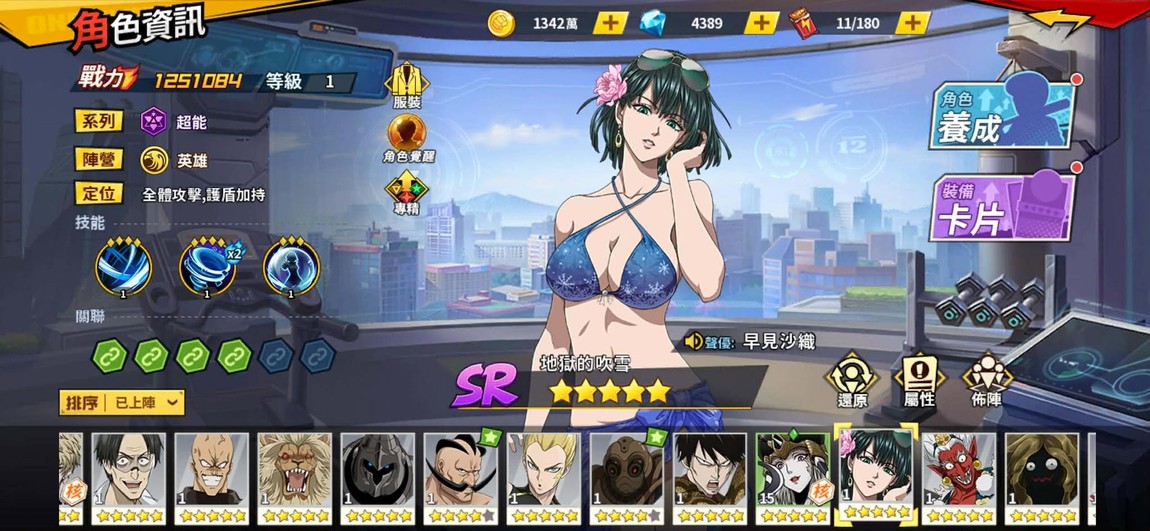Screen dimensions: 1150x531
Task: Play the voice actor audio sample
Action: click(x=694, y=342)
